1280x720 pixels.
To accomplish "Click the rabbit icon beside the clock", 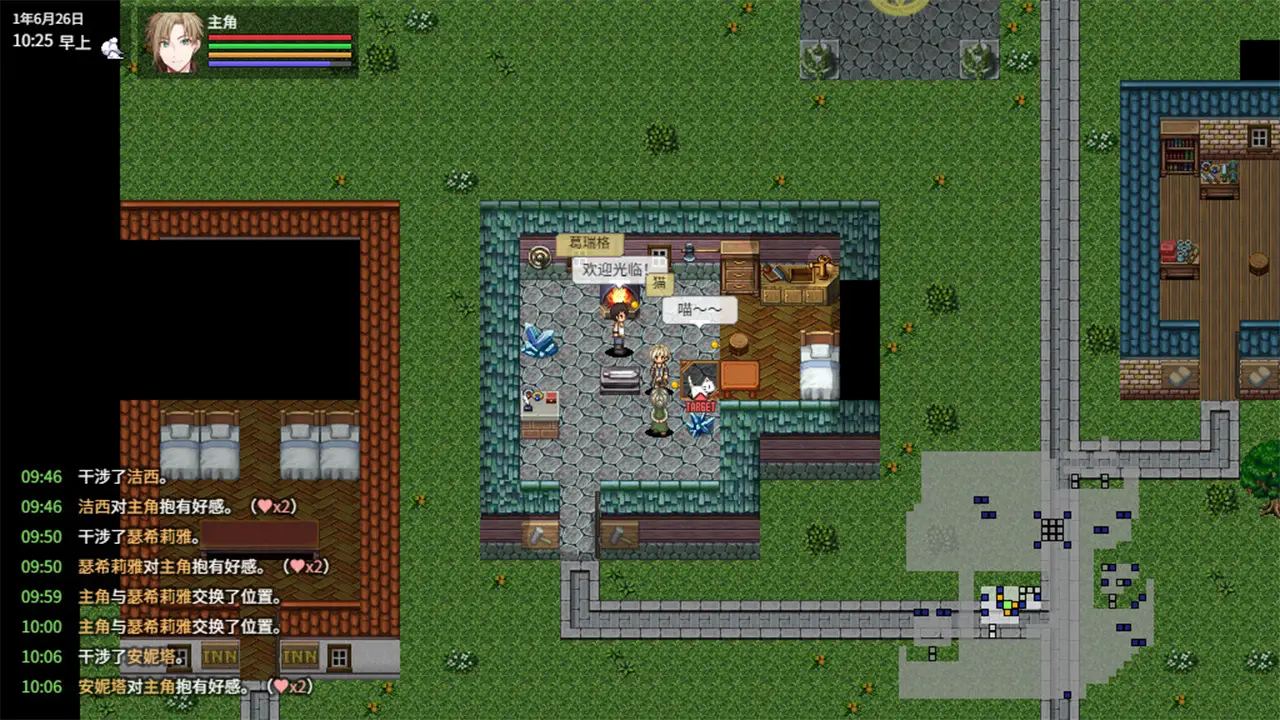I will click(112, 46).
